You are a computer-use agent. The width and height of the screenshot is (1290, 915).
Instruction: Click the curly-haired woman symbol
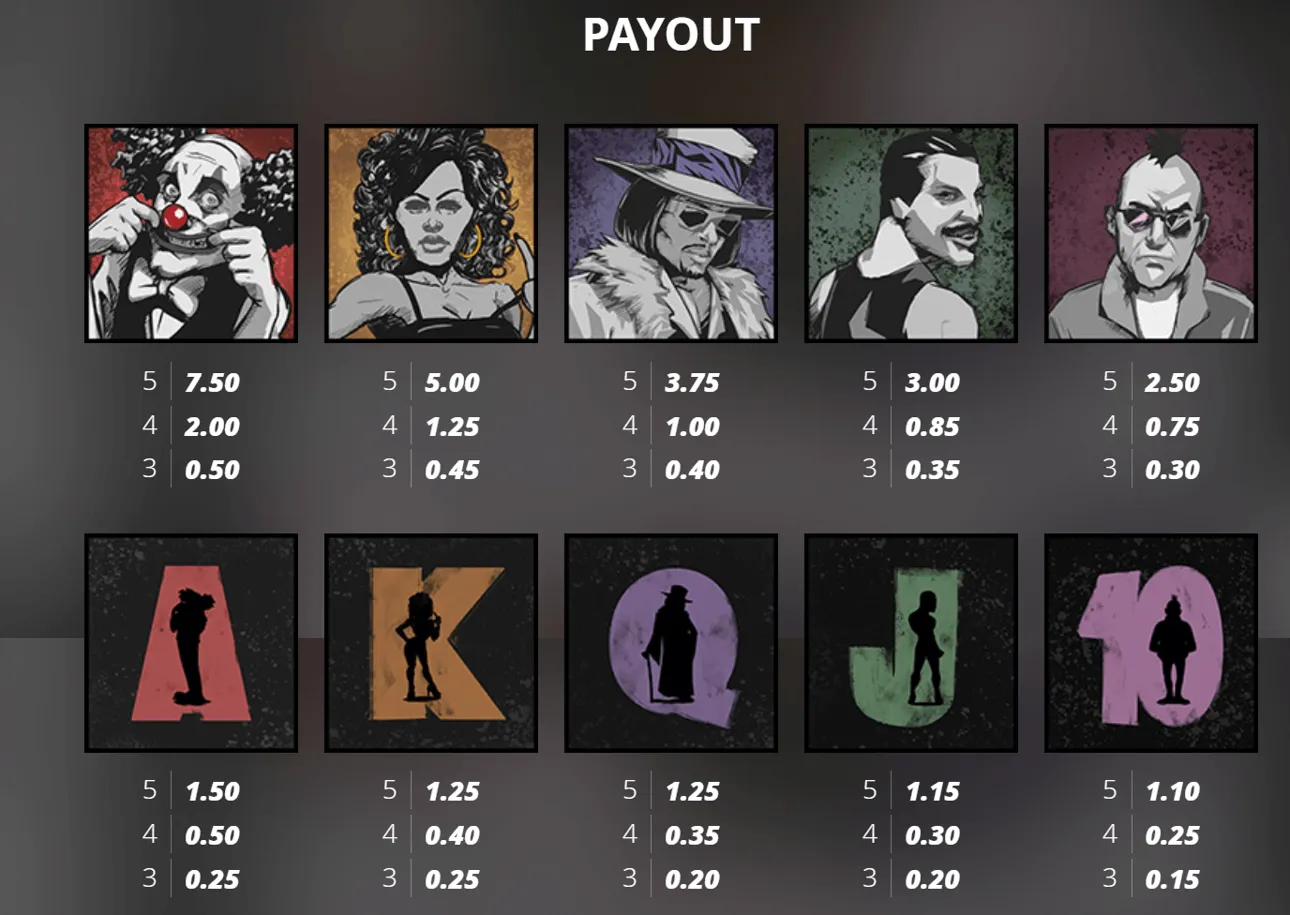coord(430,230)
